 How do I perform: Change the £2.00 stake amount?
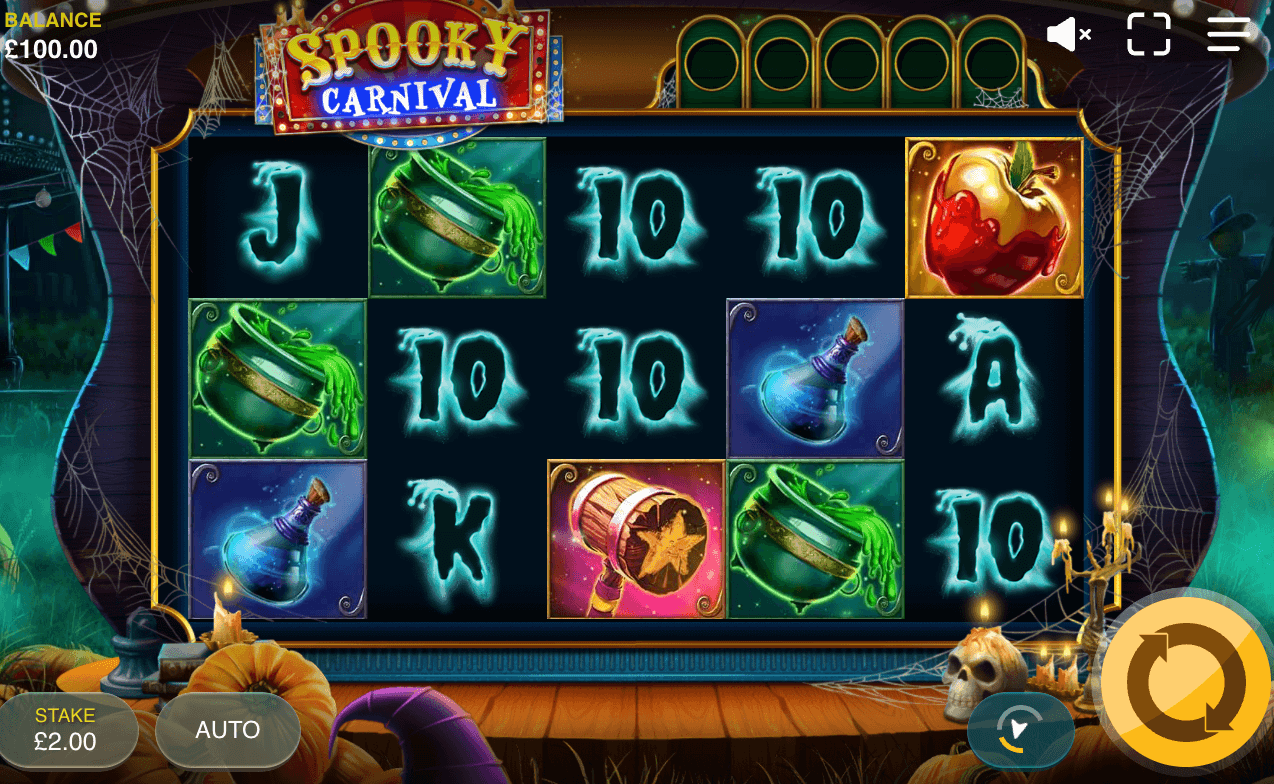coord(66,730)
